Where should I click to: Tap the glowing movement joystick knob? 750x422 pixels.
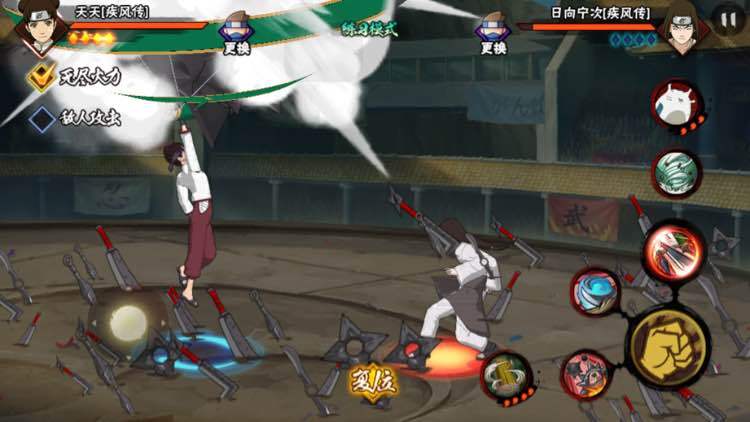(126, 323)
